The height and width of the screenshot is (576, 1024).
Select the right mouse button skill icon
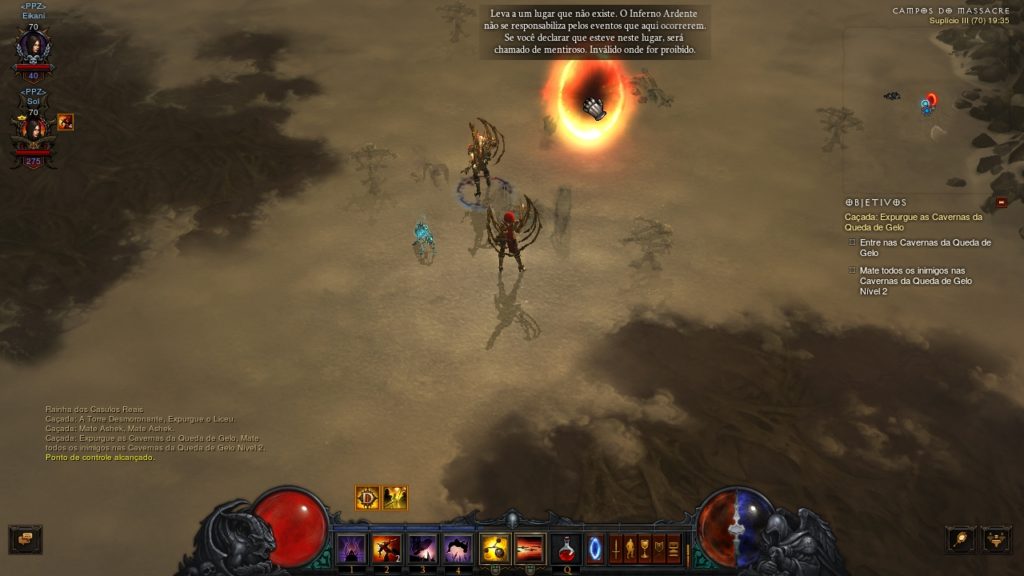pos(529,548)
